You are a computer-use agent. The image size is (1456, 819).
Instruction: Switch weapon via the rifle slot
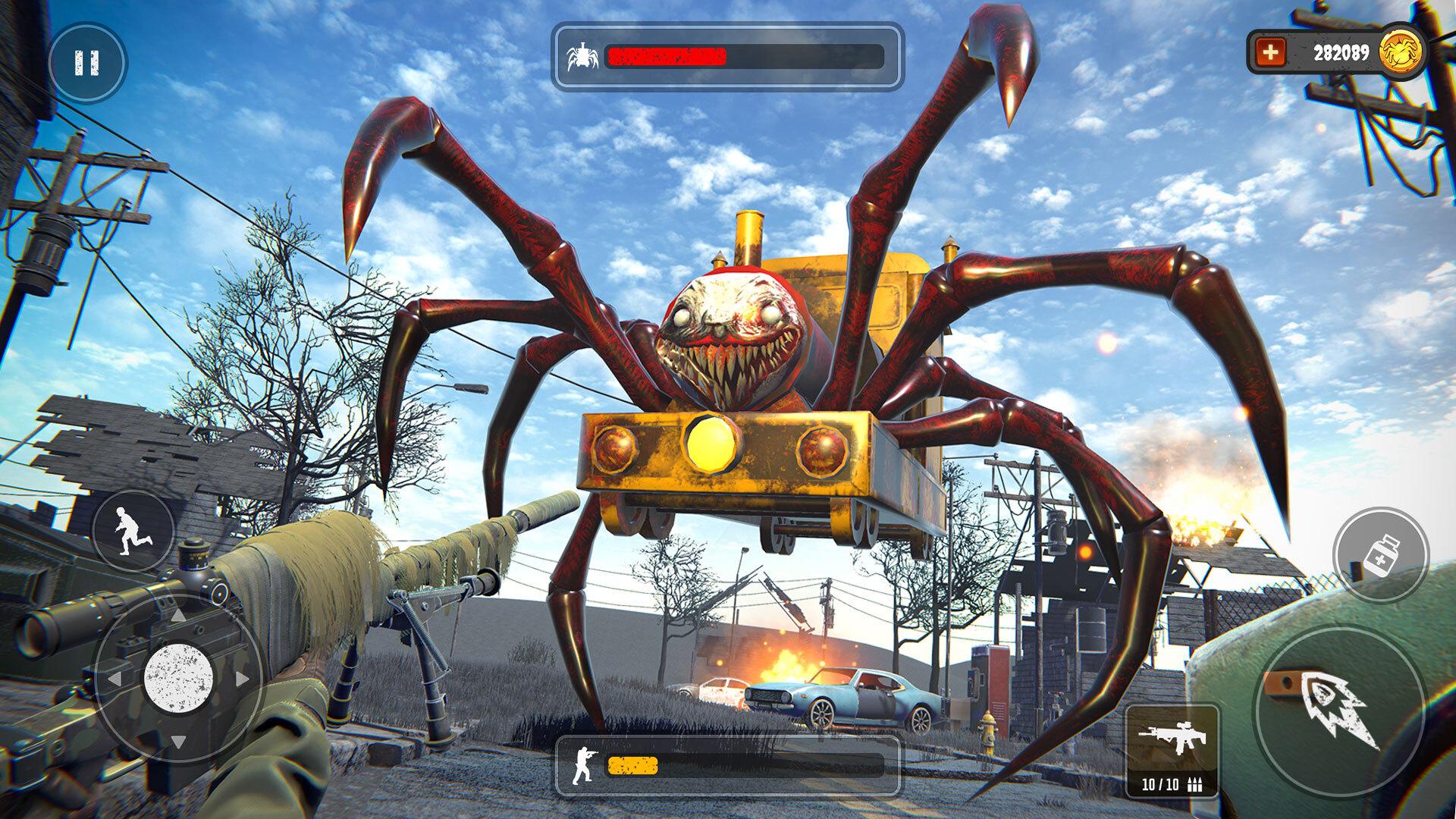[x=1172, y=749]
